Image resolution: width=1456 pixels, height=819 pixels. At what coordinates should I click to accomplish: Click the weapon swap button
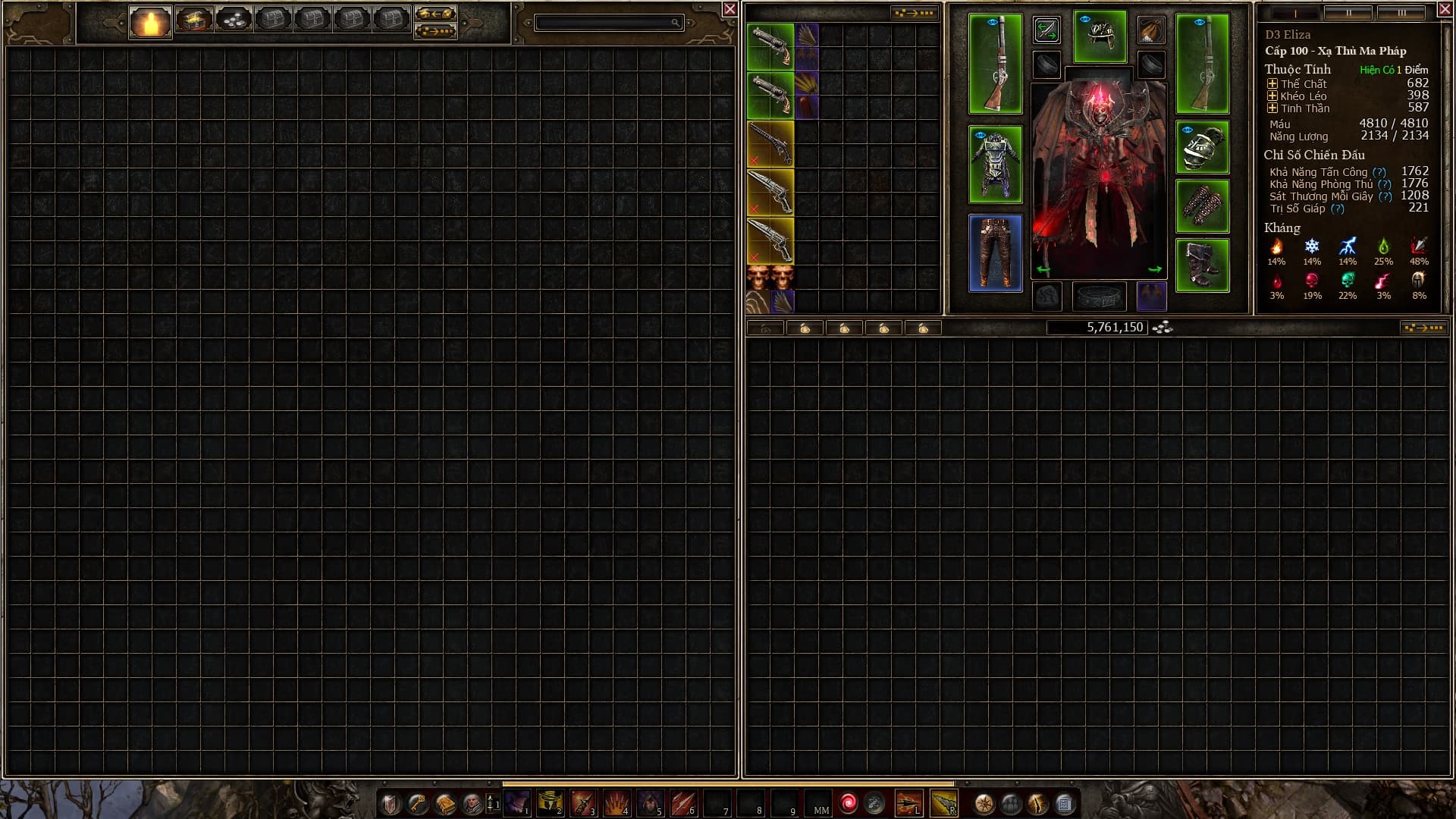[1046, 30]
